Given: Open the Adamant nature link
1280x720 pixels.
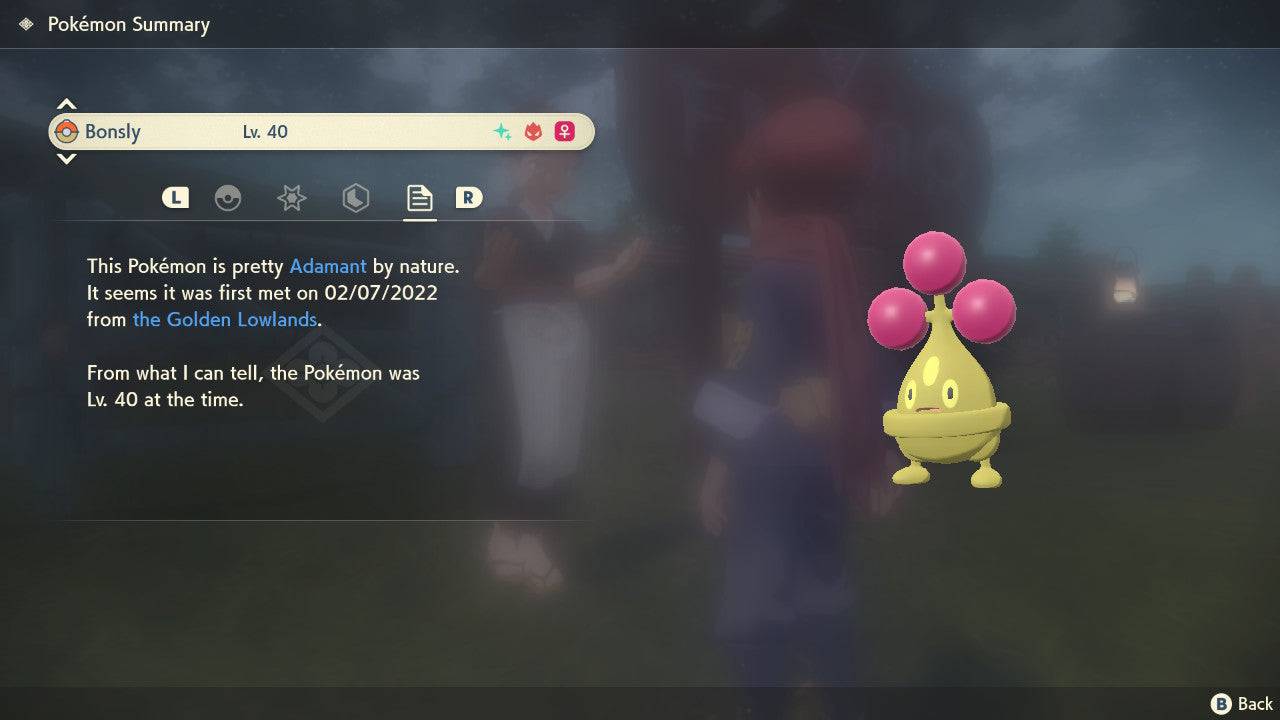Looking at the screenshot, I should pyautogui.click(x=326, y=266).
